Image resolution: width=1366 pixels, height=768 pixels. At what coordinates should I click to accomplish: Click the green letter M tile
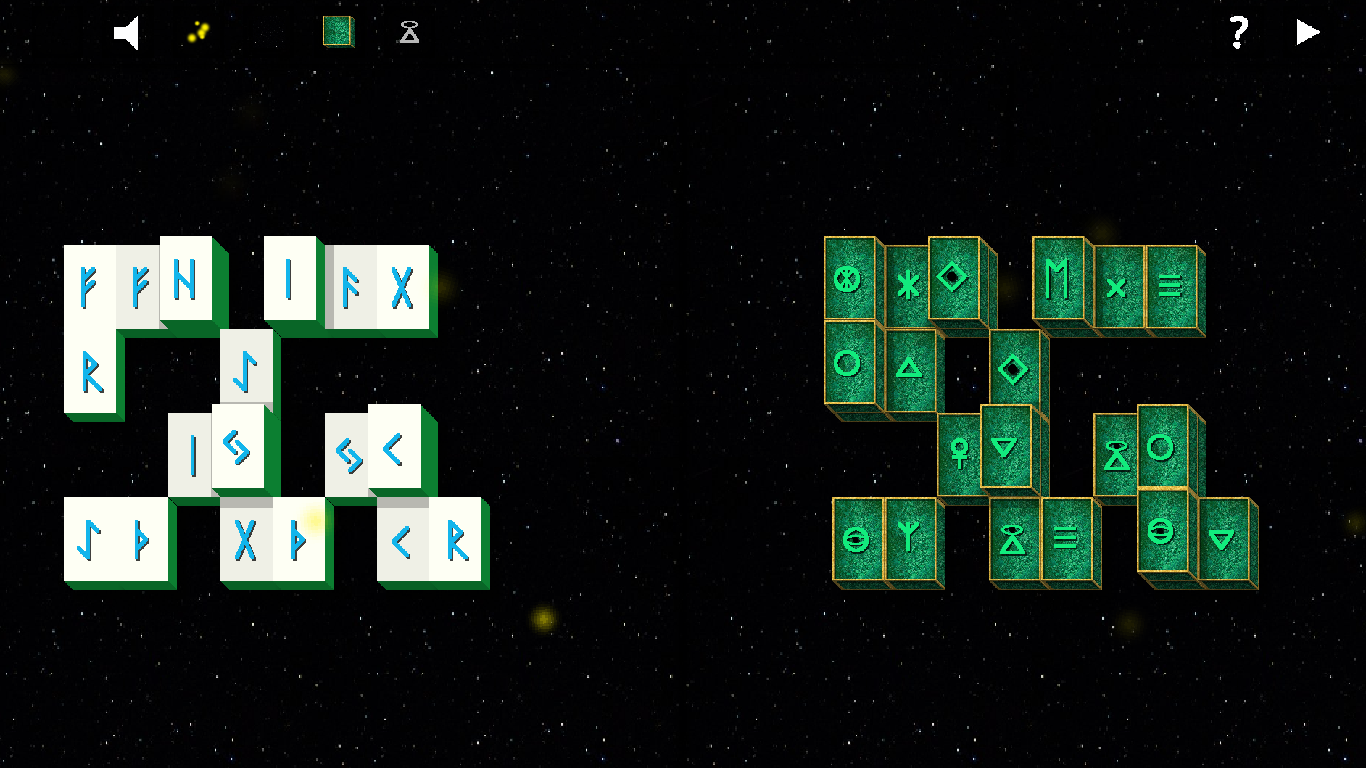coord(1059,281)
